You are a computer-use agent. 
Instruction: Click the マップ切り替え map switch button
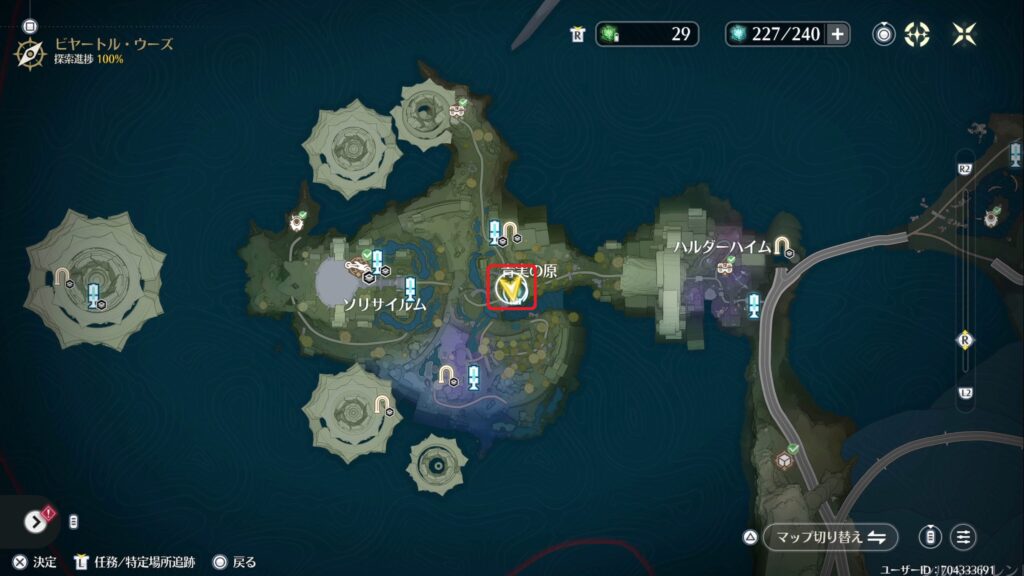pyautogui.click(x=830, y=537)
